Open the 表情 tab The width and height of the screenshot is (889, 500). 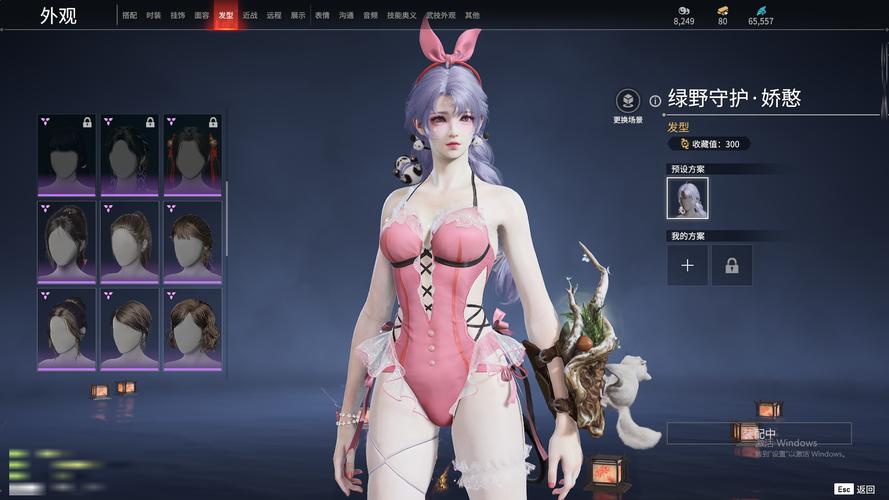[322, 16]
